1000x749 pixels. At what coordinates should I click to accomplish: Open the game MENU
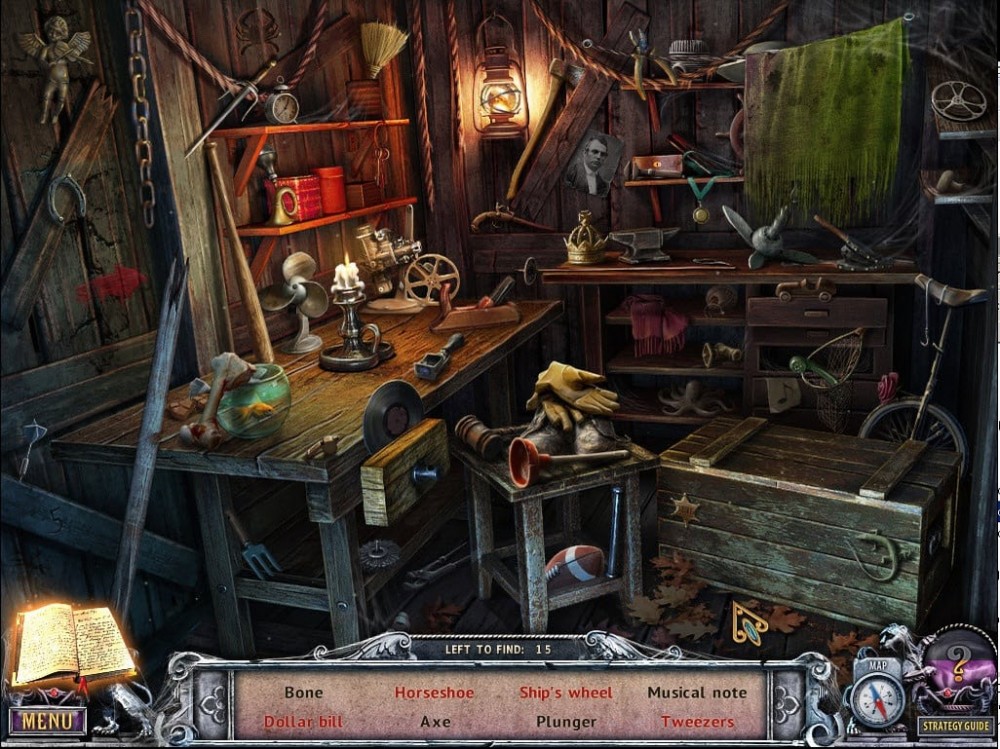47,720
